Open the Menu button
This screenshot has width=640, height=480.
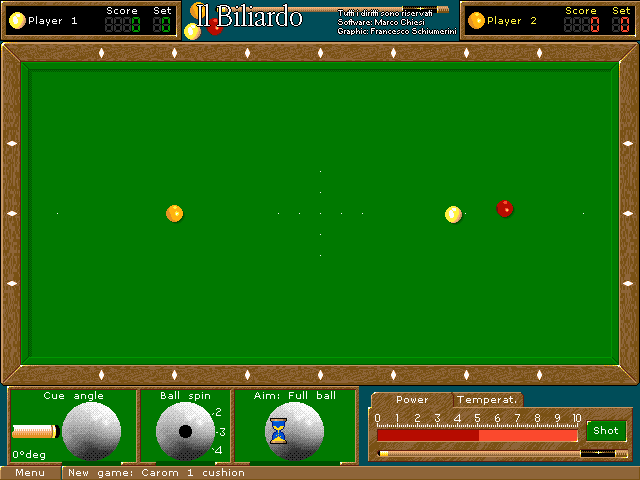click(x=30, y=473)
